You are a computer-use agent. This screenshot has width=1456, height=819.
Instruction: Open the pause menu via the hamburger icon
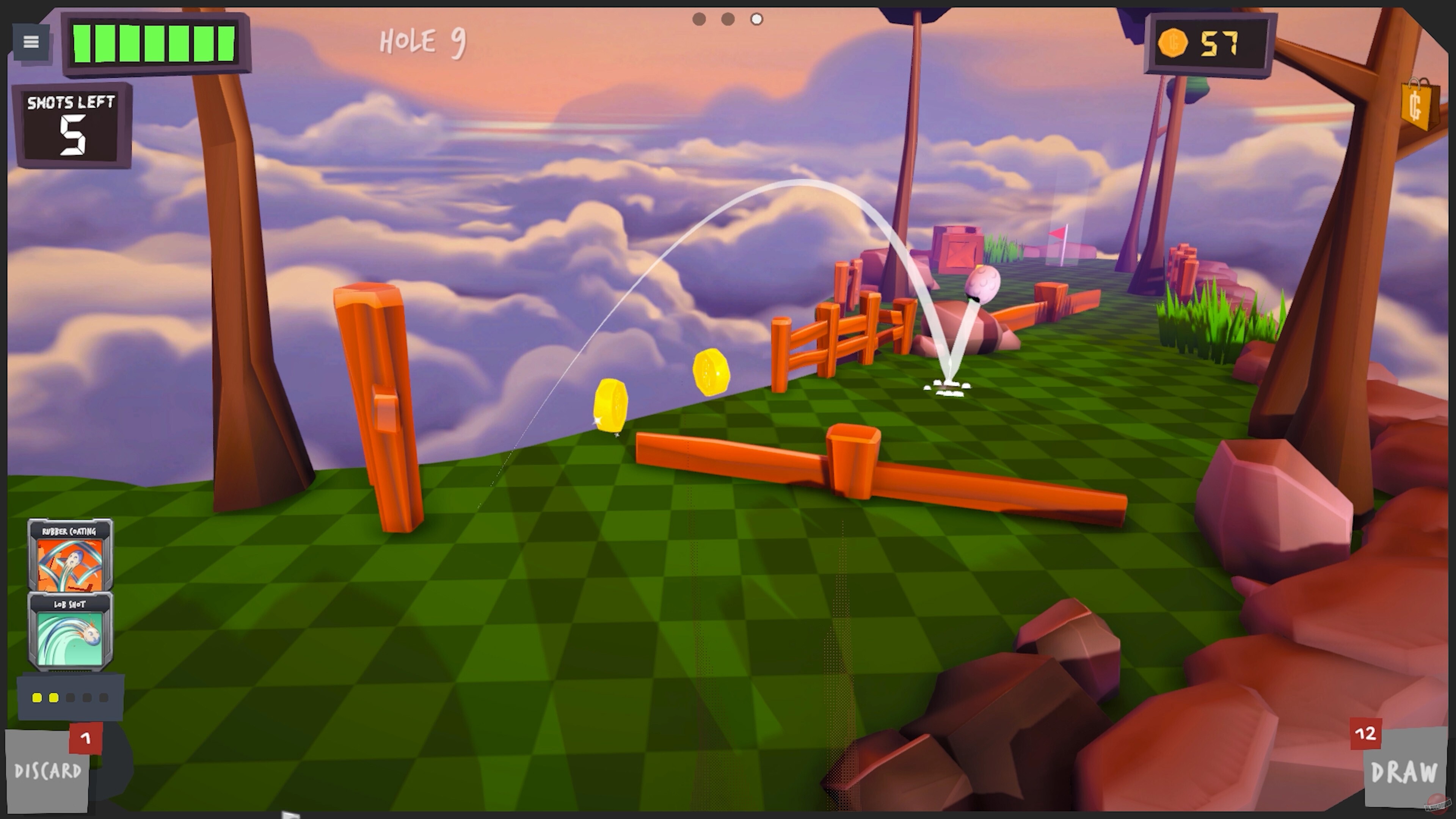(31, 42)
